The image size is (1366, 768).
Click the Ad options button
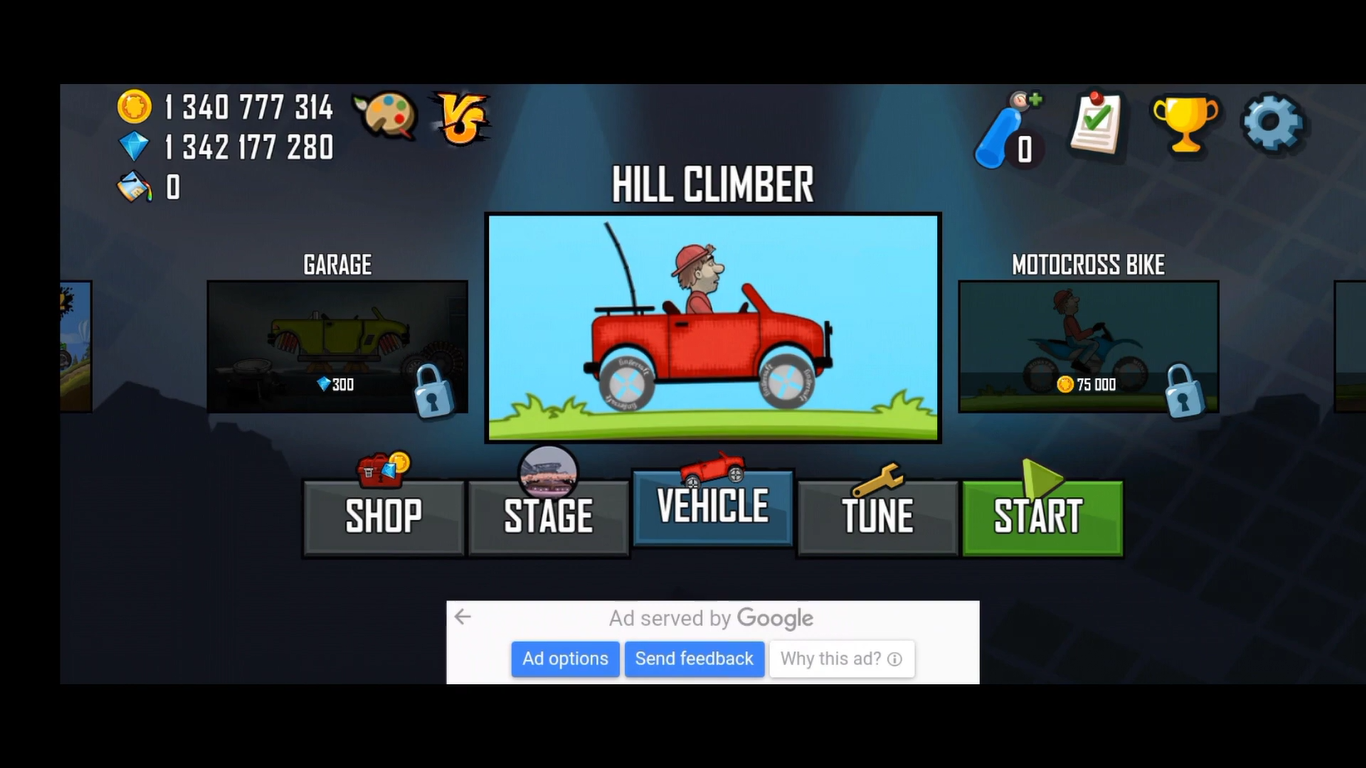click(565, 659)
